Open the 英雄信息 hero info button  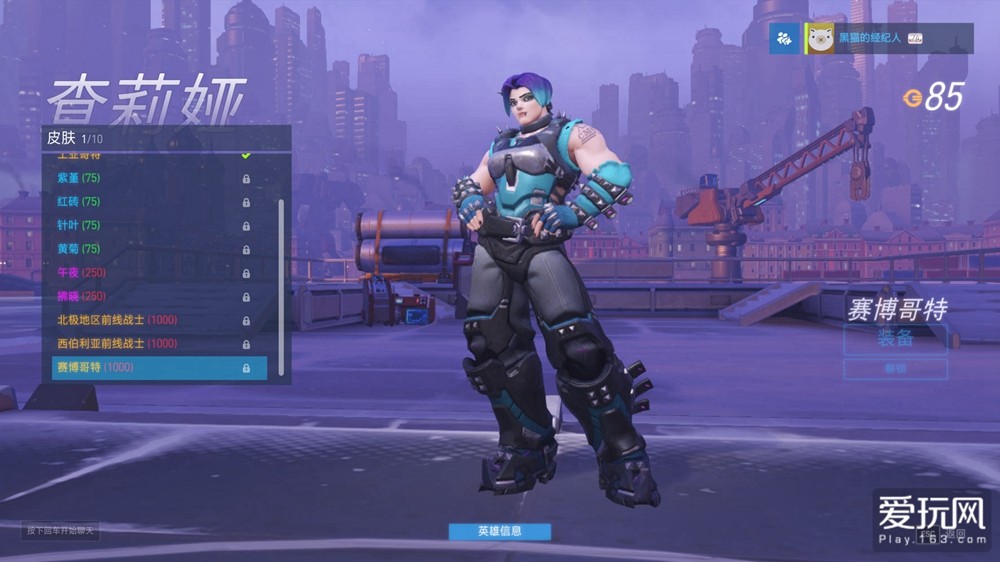coord(499,531)
